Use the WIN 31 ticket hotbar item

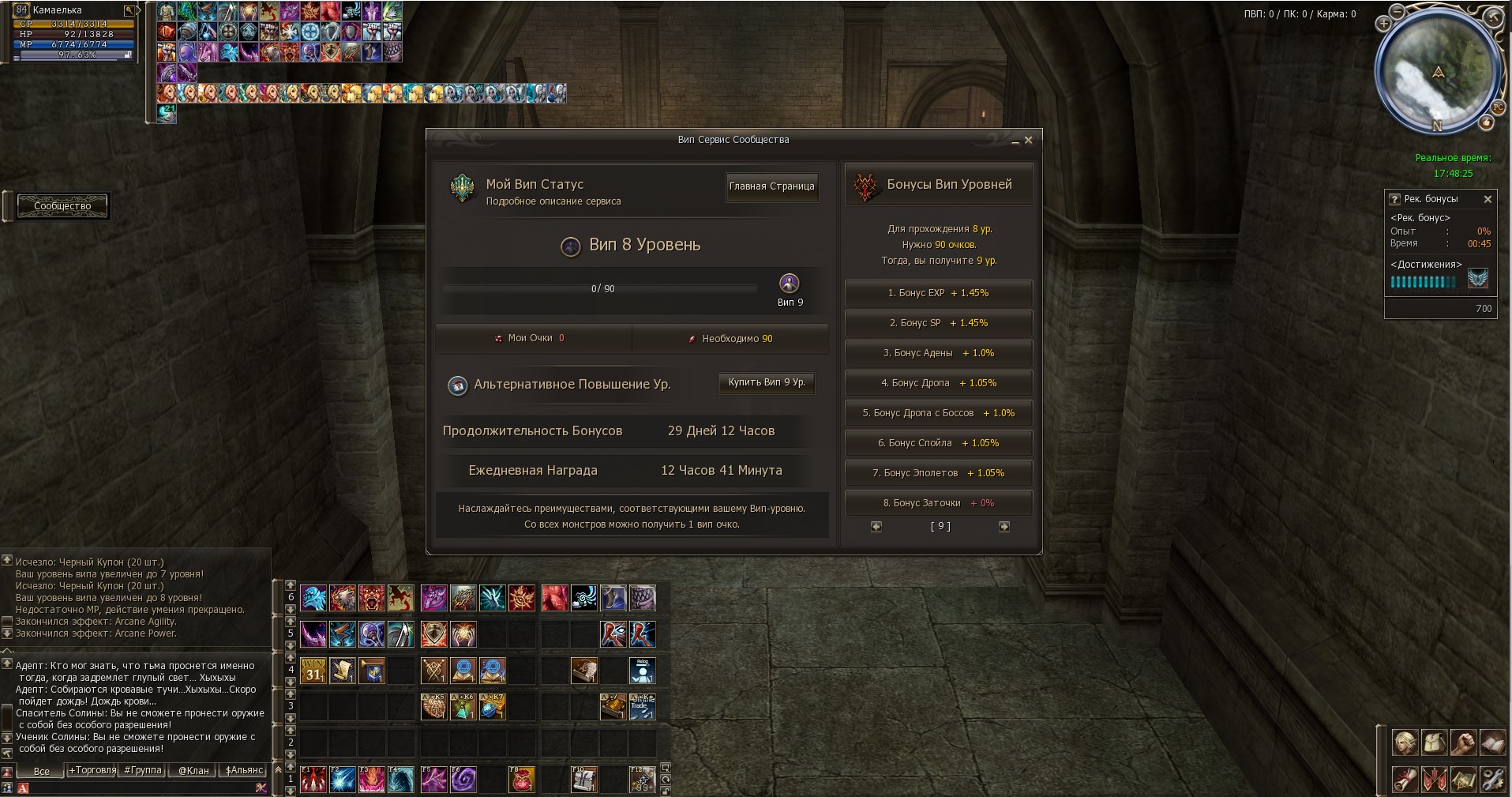(313, 671)
